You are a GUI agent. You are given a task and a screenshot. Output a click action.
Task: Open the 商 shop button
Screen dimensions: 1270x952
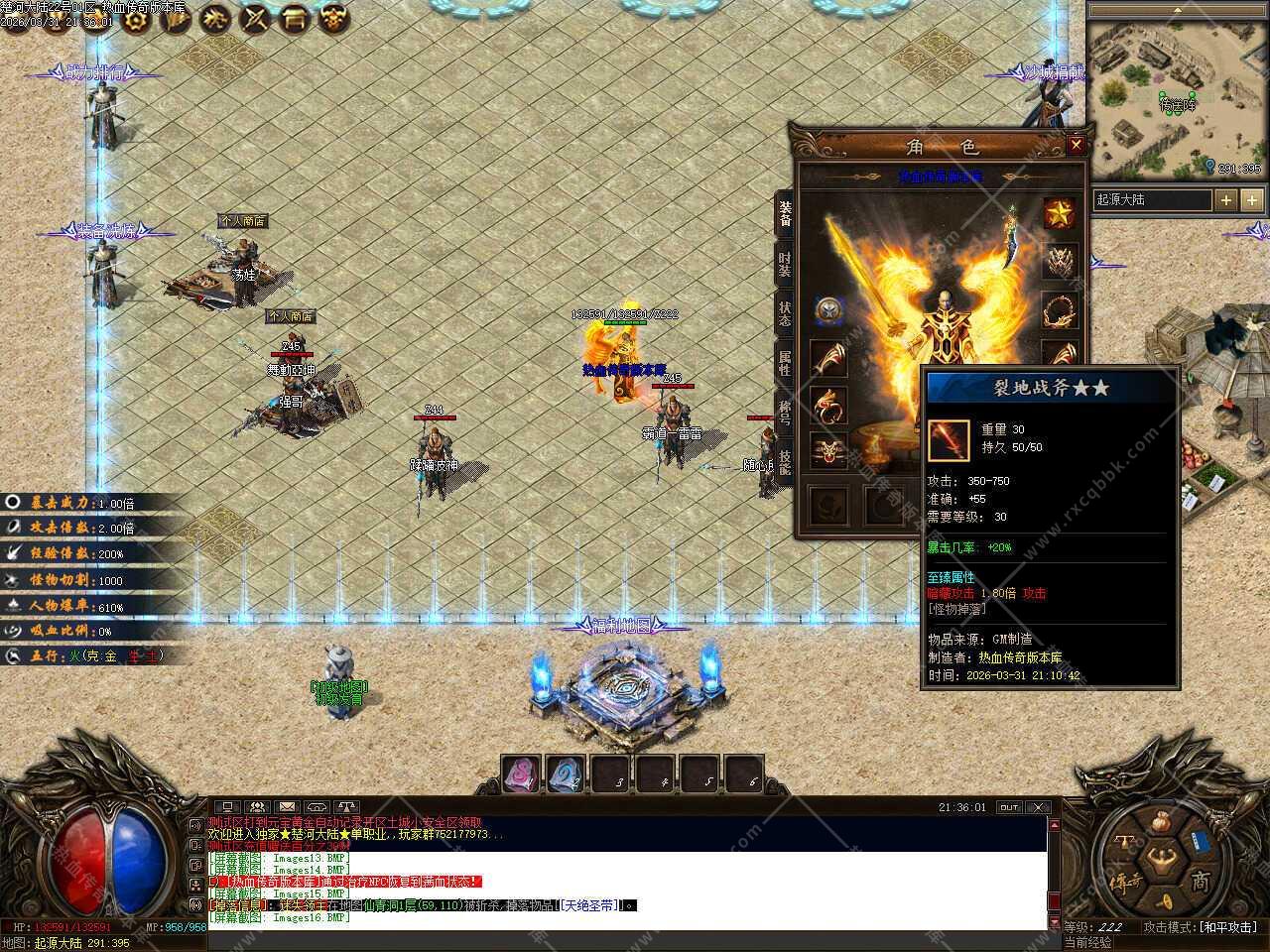(x=1201, y=881)
